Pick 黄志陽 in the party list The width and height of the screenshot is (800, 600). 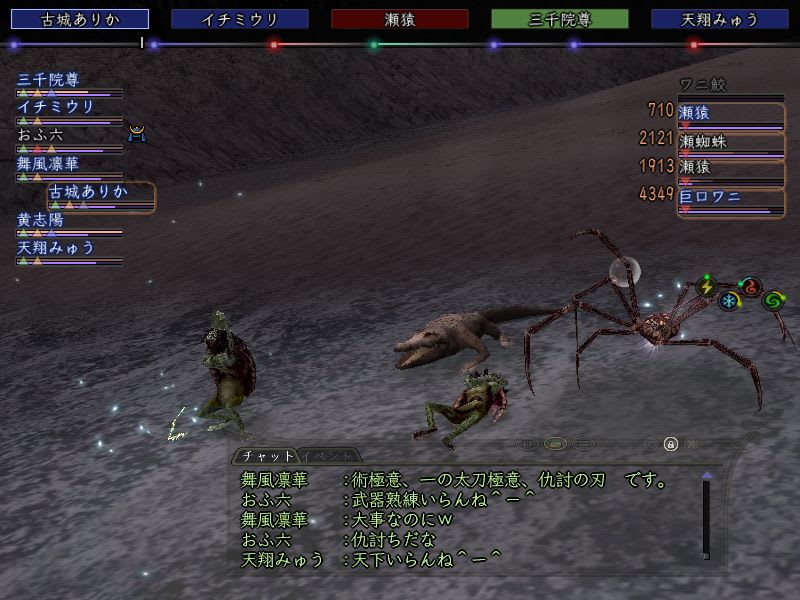pyautogui.click(x=40, y=220)
